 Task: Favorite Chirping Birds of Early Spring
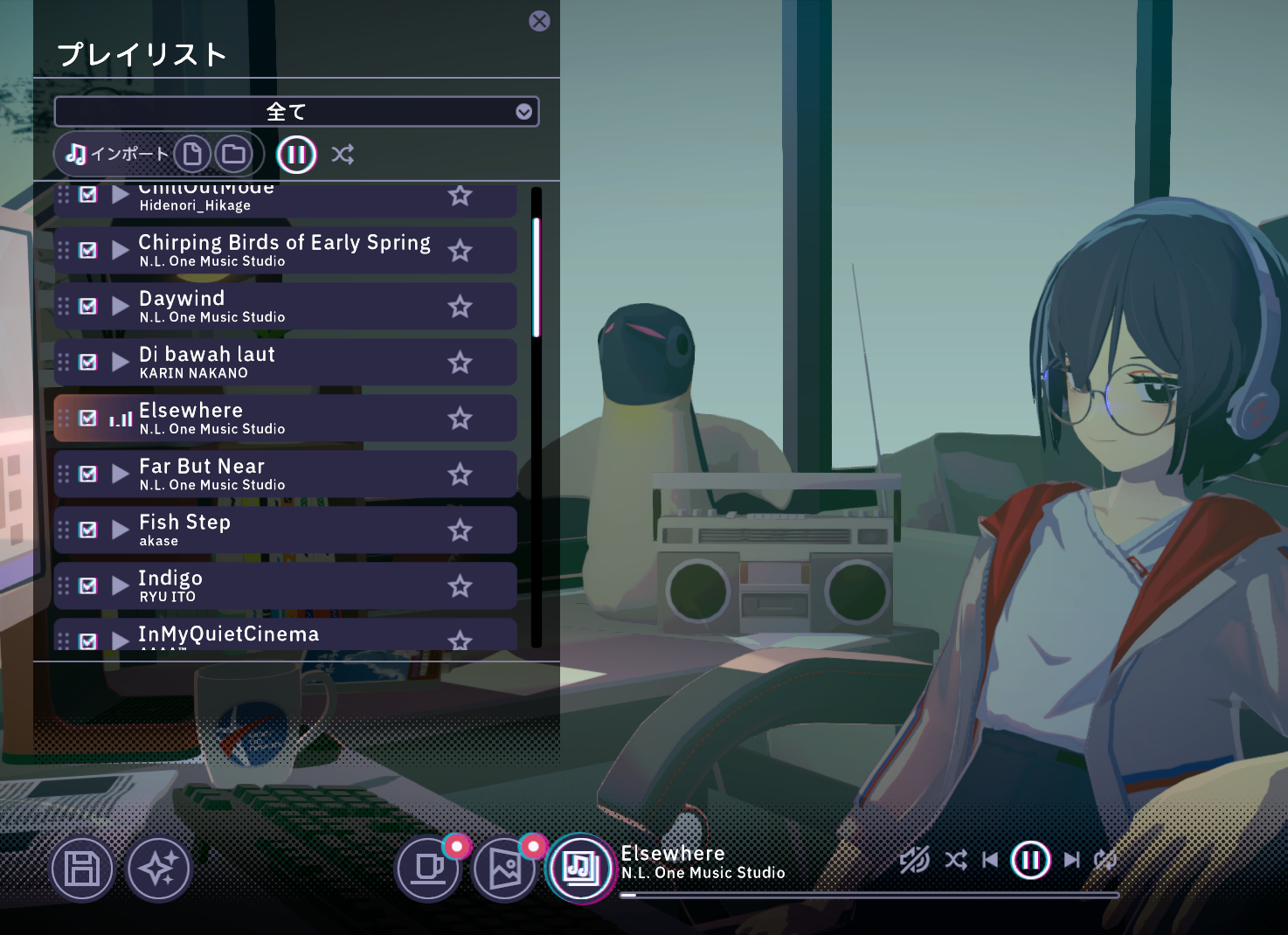(460, 251)
